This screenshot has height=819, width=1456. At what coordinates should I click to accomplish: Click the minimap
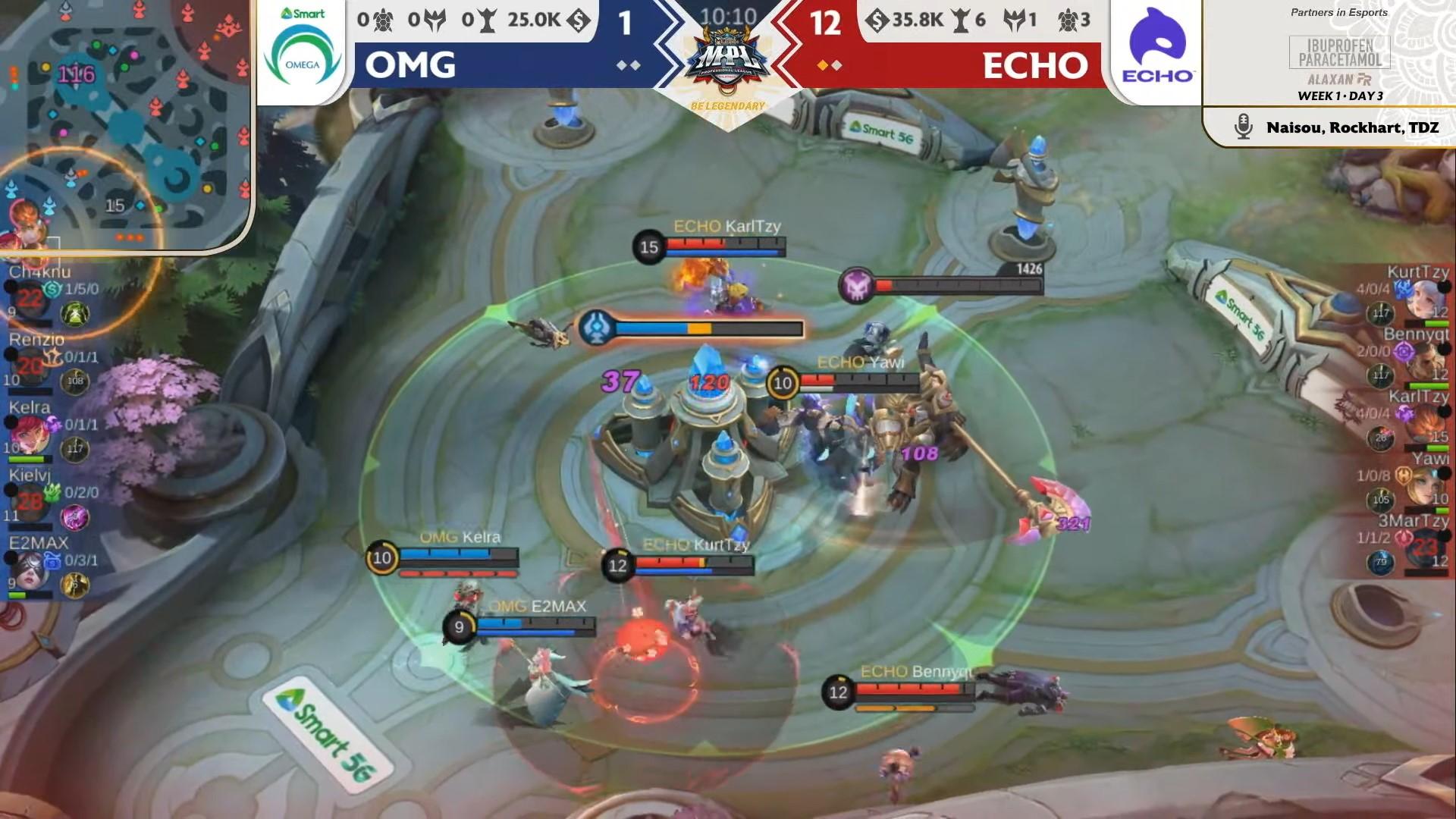[x=125, y=125]
